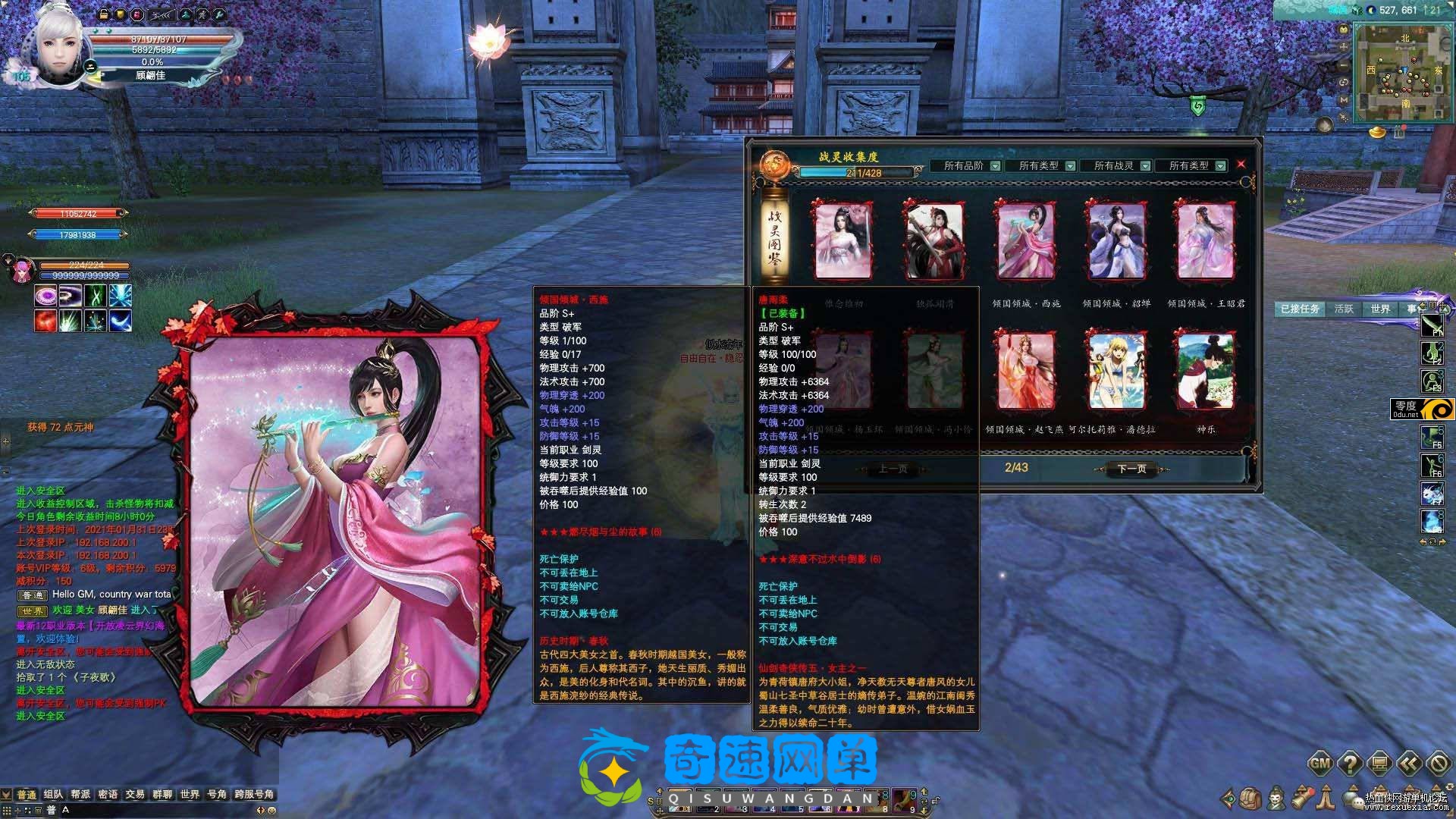The height and width of the screenshot is (819, 1456).
Task: Open the backpack inventory icon
Action: [x=1250, y=798]
